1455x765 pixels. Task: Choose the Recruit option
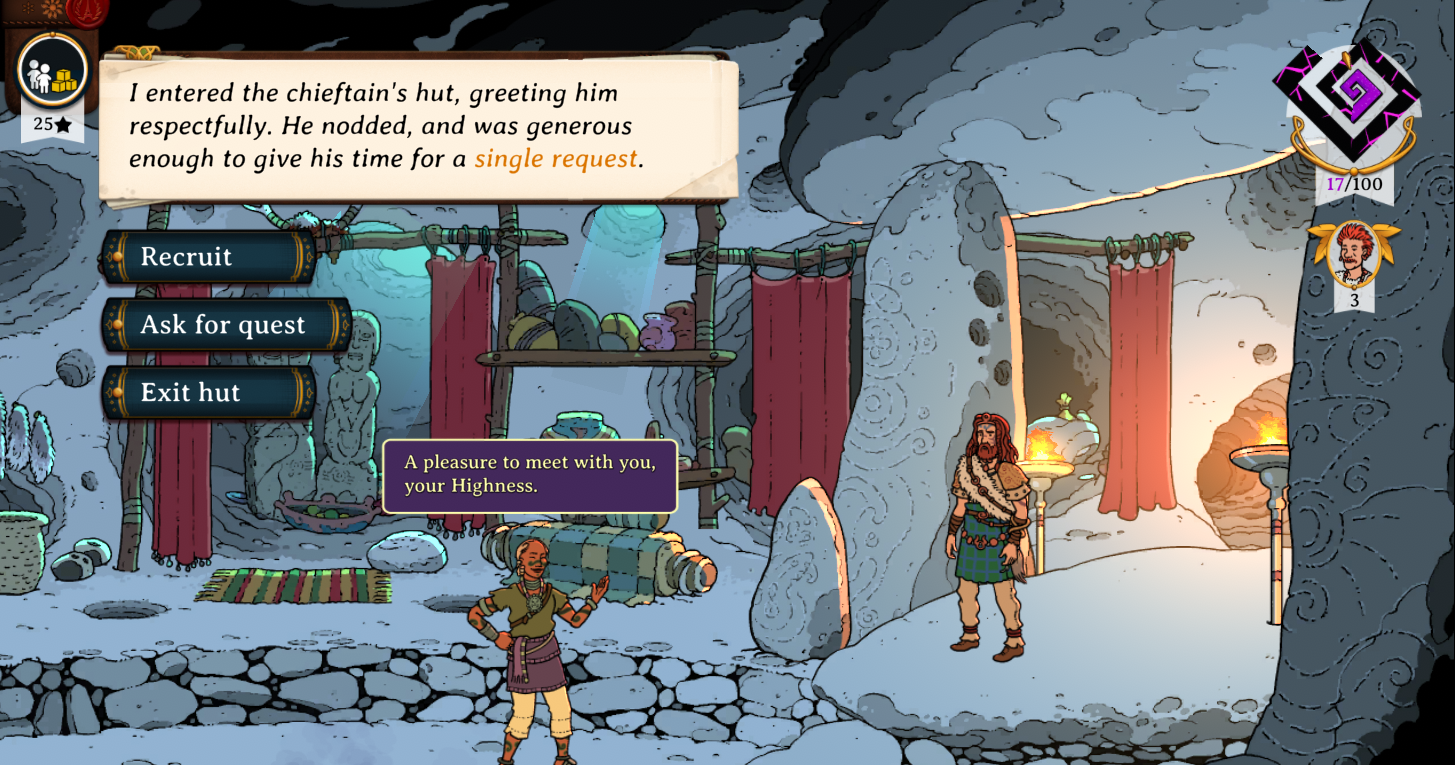pyautogui.click(x=208, y=257)
